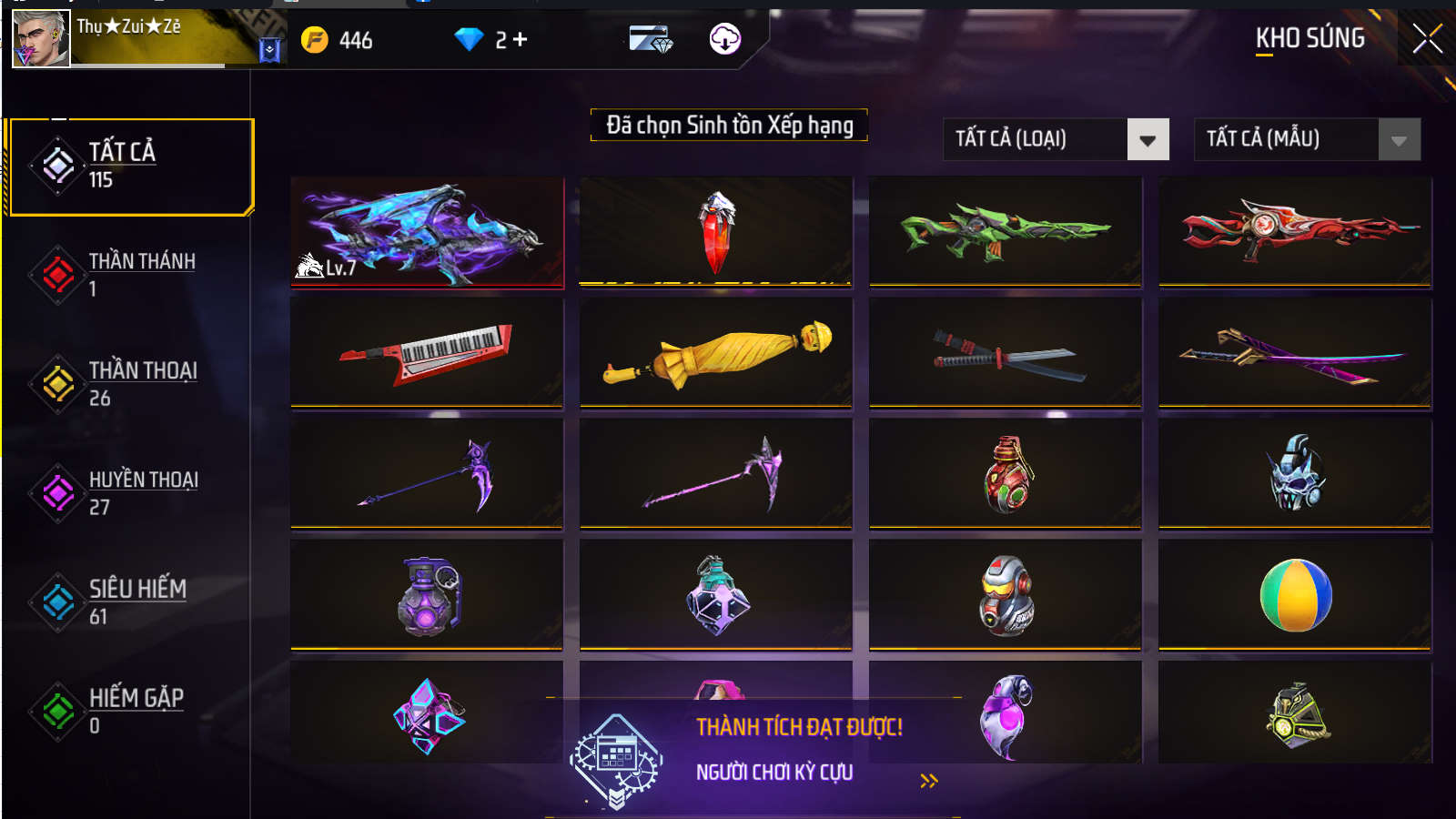Select the THẦN THÁNH rarity diamond icon

click(56, 274)
